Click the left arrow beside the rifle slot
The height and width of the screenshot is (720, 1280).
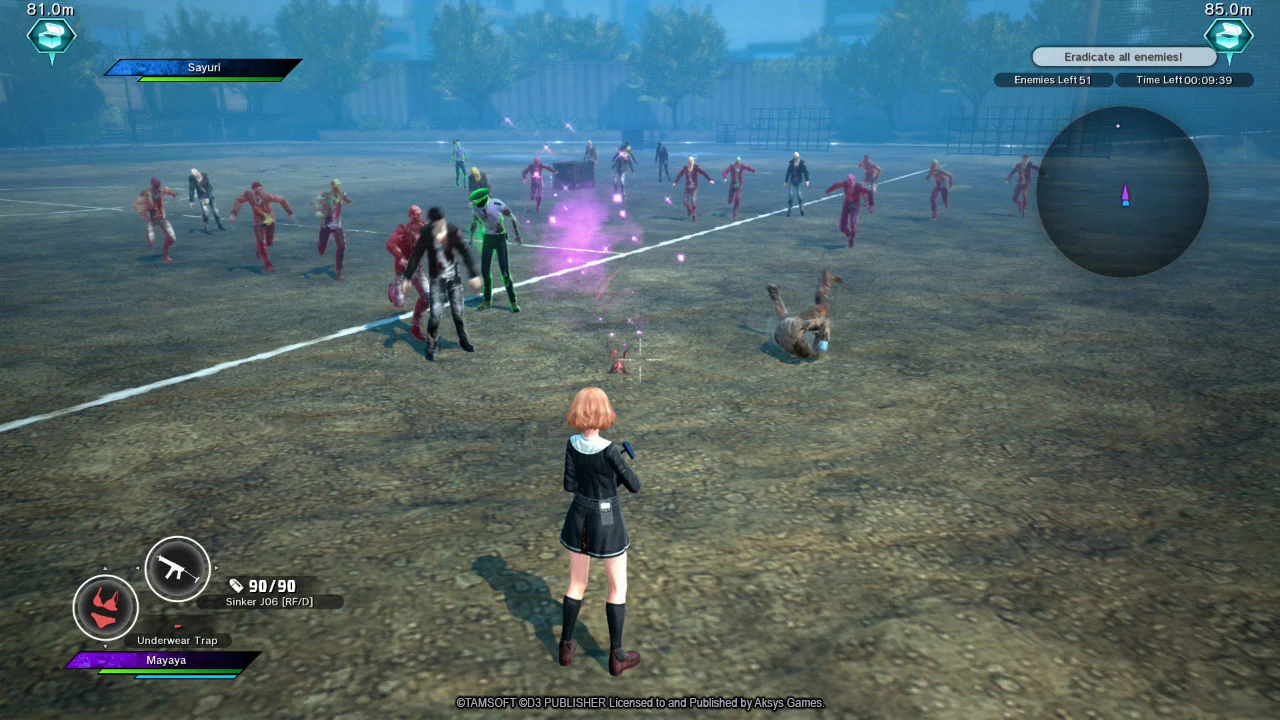point(138,567)
